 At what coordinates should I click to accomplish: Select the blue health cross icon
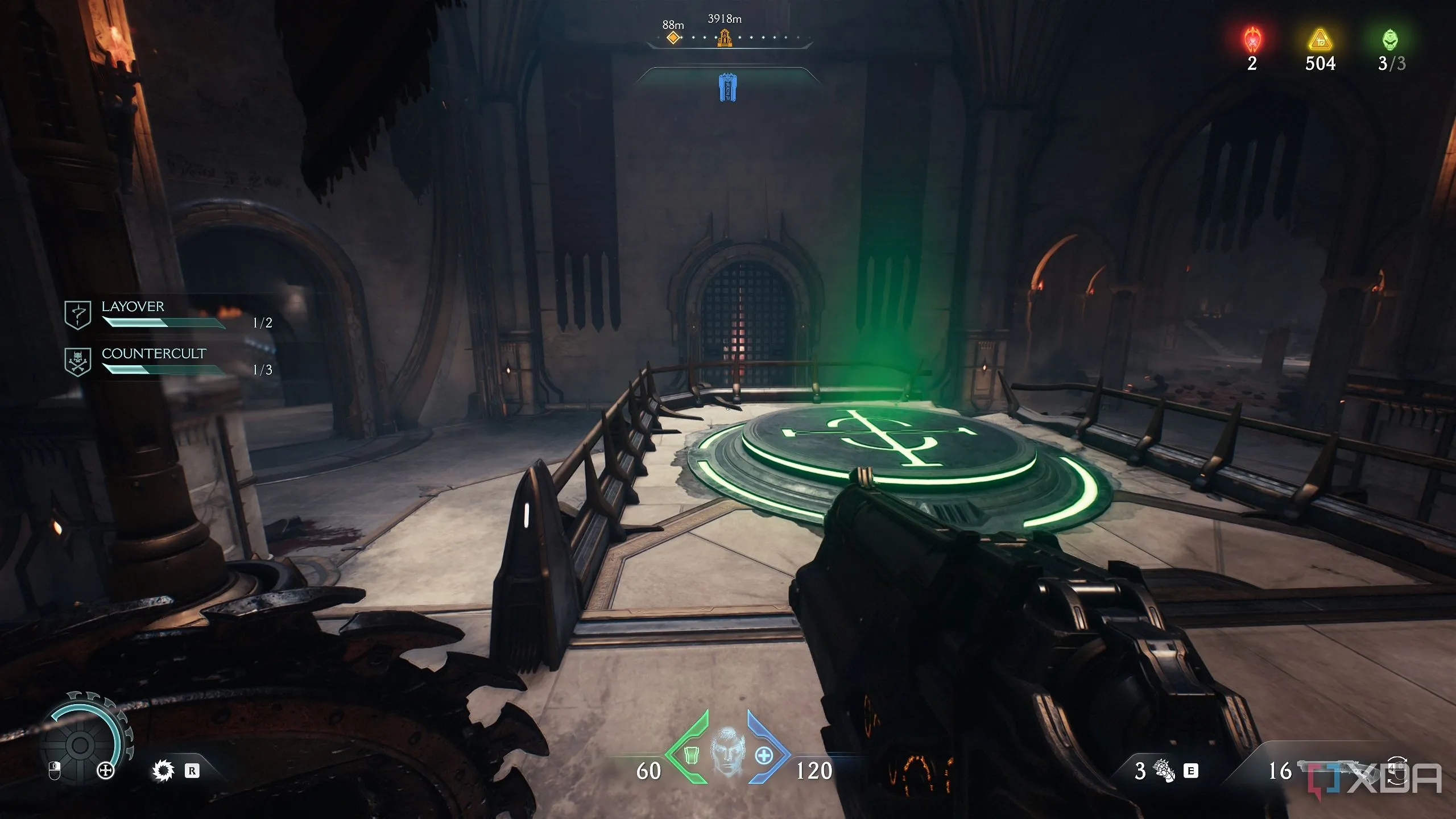pyautogui.click(x=764, y=755)
